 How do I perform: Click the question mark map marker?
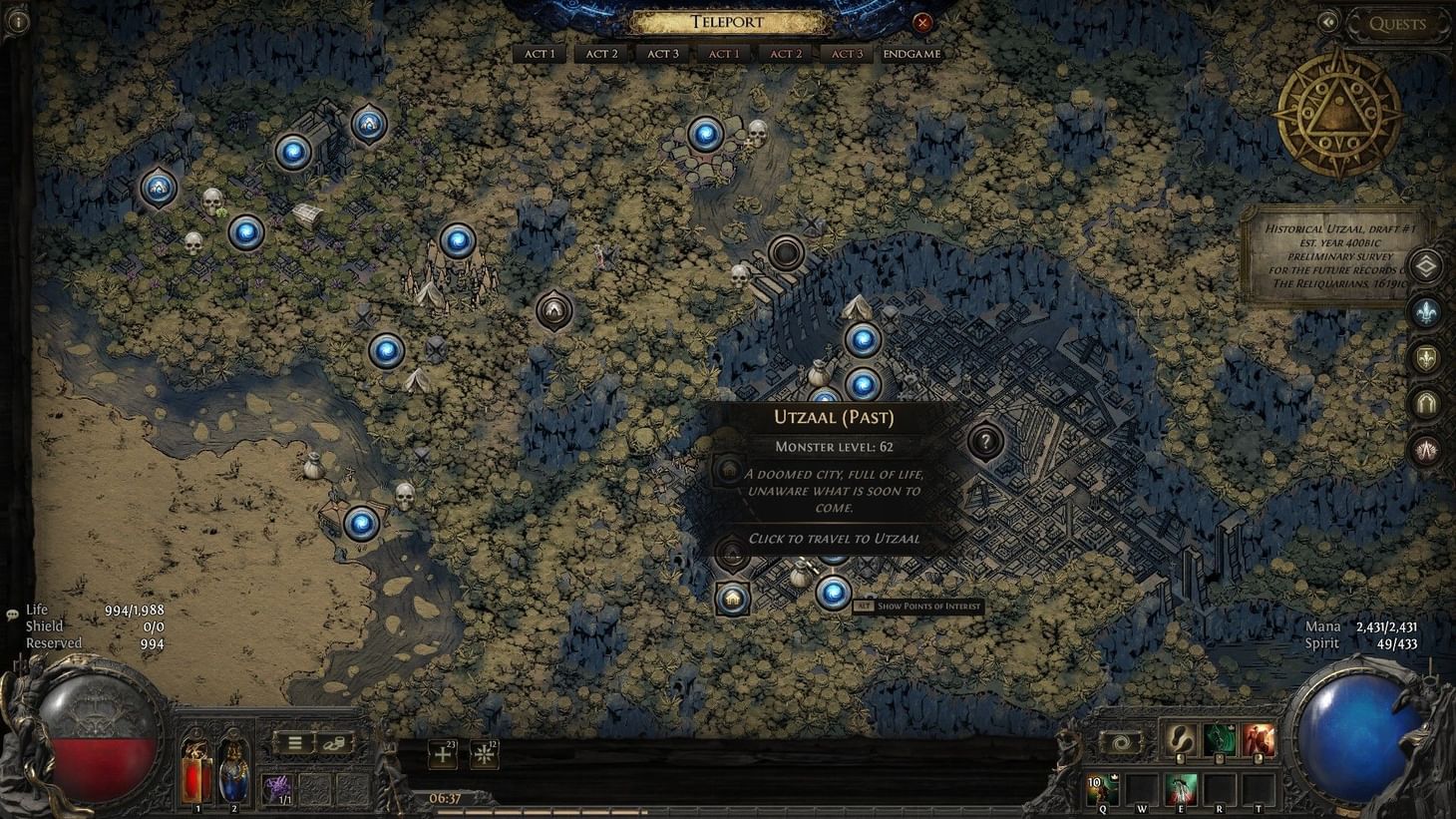[x=985, y=442]
